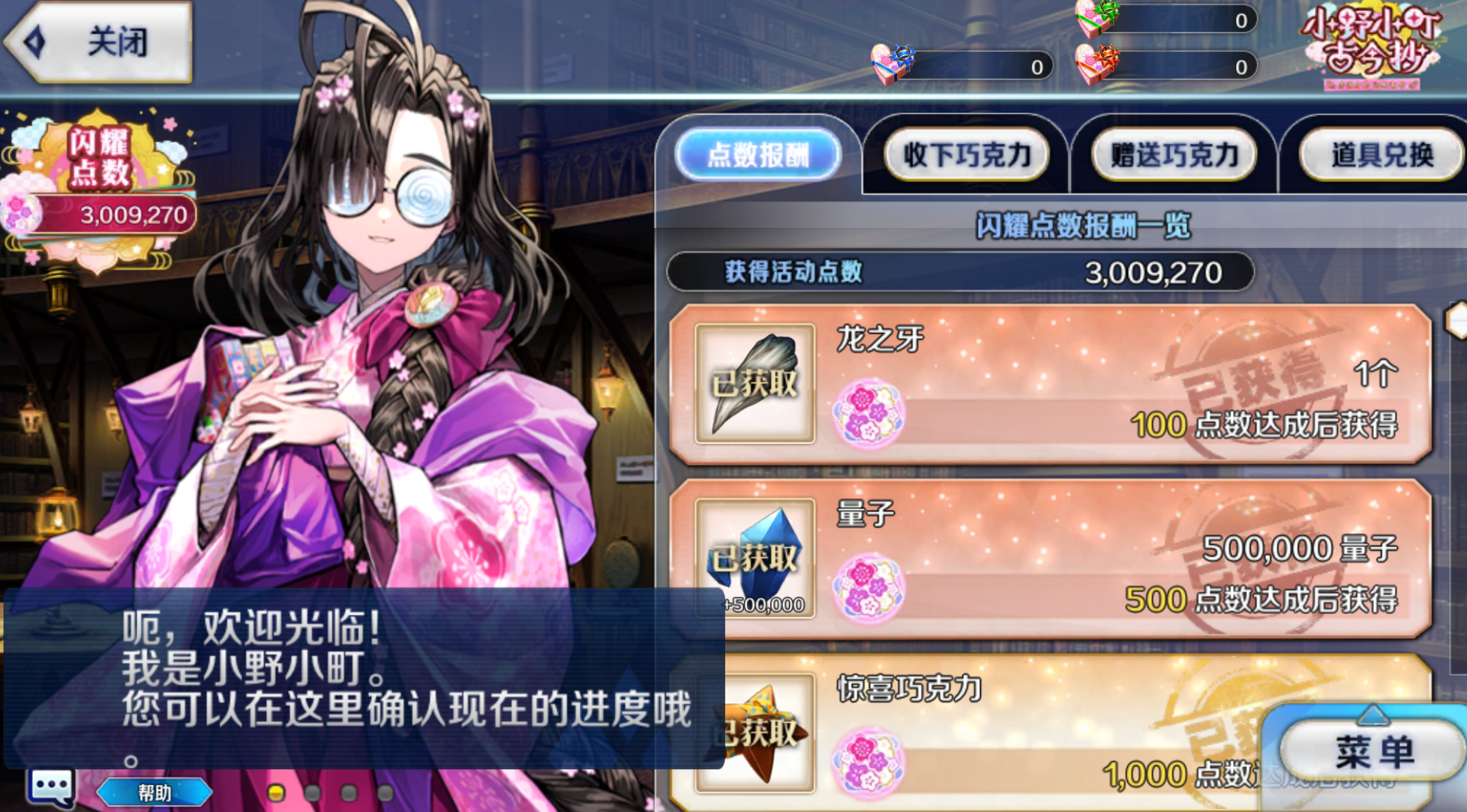Select the 龙之牙 dragon fang reward icon
Screen dimensions: 1467x812
tap(754, 382)
